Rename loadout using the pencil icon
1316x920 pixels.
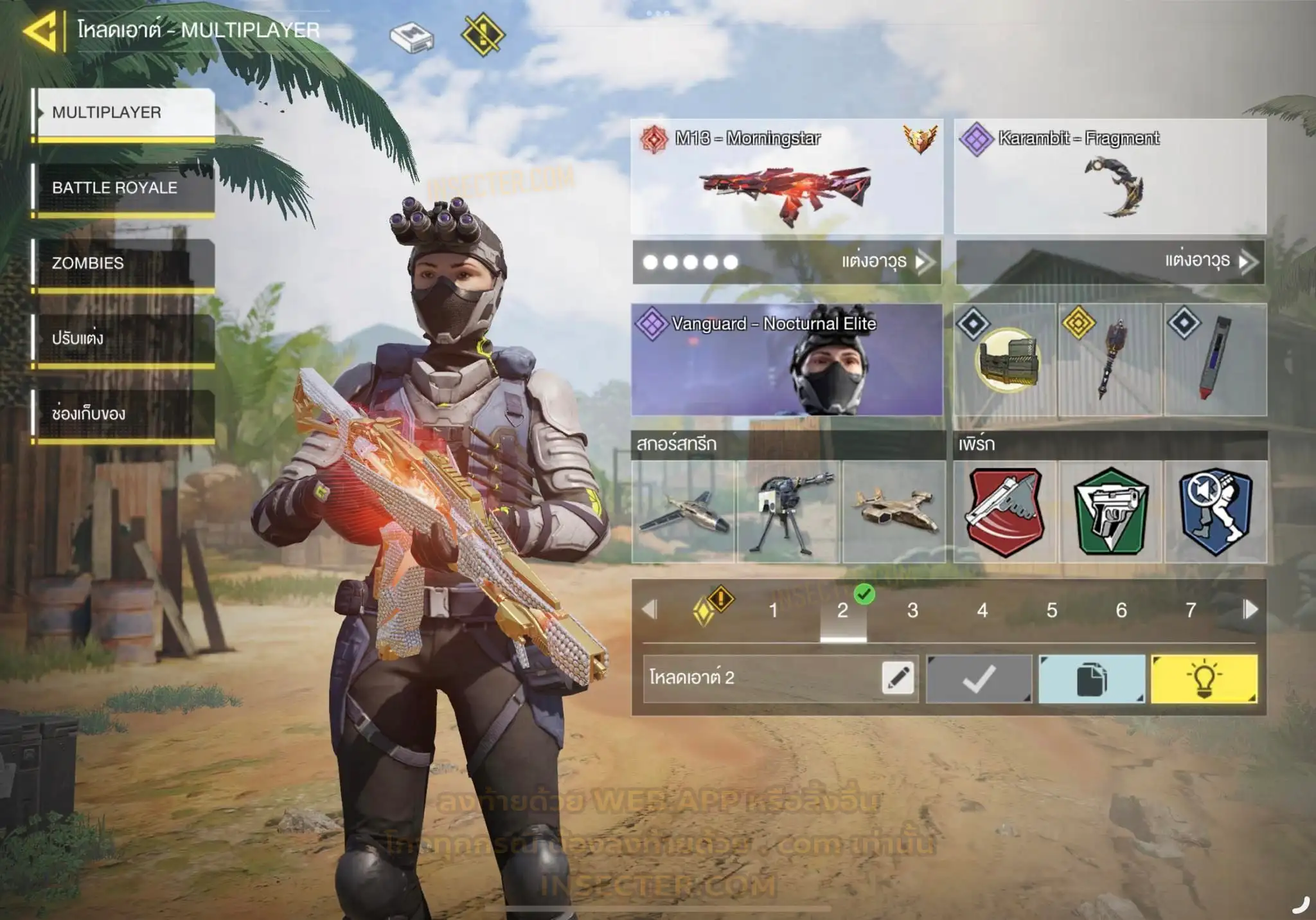[x=898, y=678]
